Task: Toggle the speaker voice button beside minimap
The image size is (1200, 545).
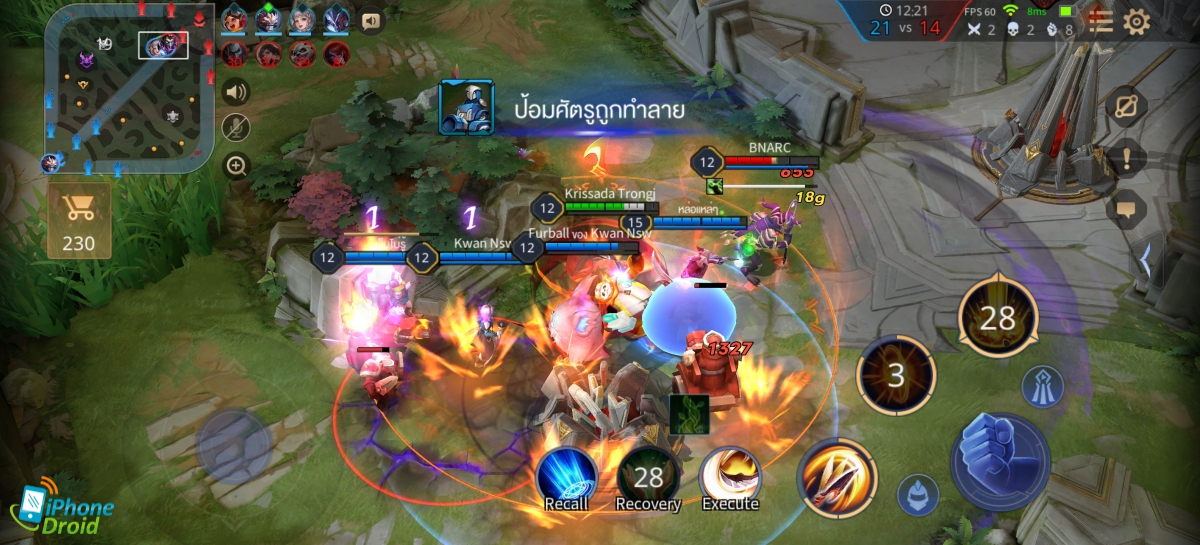Action: tap(236, 93)
